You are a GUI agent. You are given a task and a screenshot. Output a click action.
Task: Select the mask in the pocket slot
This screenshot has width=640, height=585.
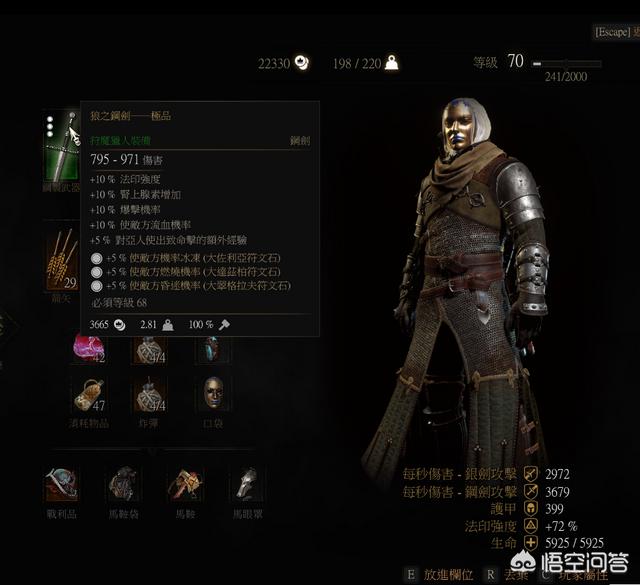(x=212, y=393)
